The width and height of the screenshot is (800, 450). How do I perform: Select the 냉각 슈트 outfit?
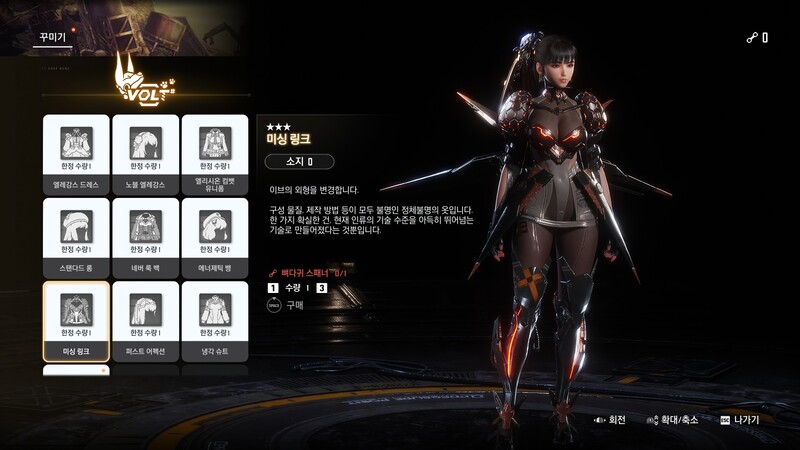214,320
